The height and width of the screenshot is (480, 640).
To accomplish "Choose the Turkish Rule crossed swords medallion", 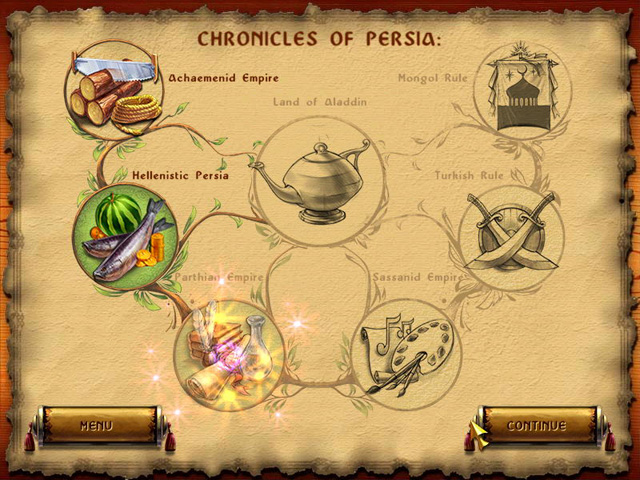I will point(511,238).
